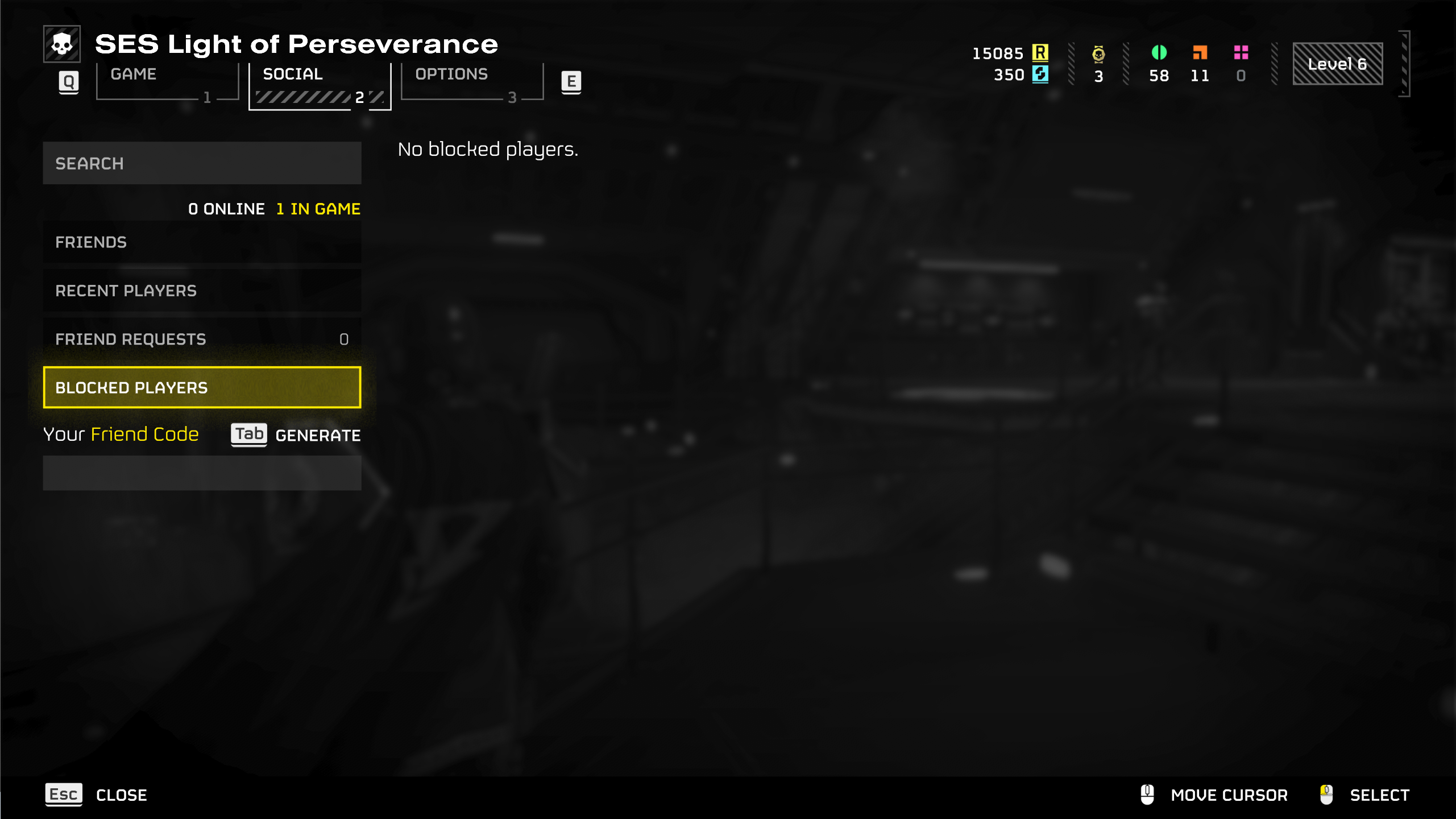
Task: Click the Q keybind icon beside Game tab
Action: pyautogui.click(x=68, y=81)
